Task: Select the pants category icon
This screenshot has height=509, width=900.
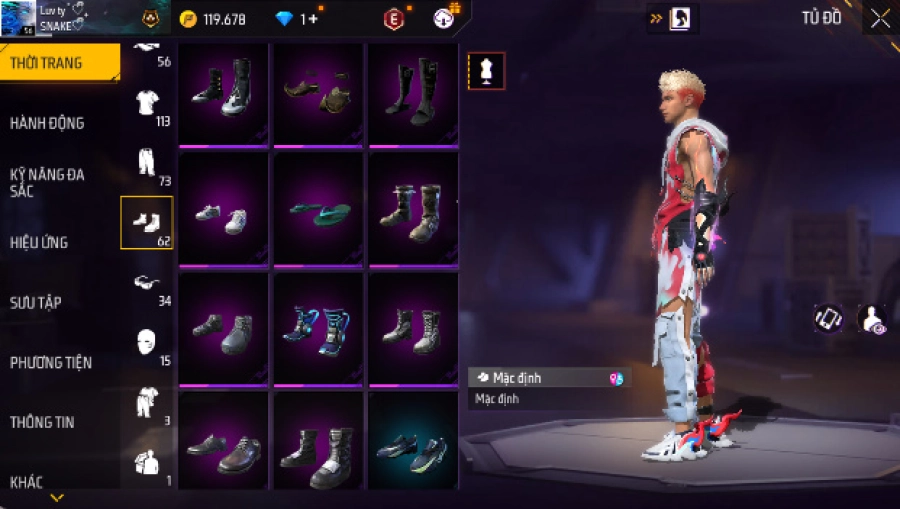Action: 147,164
